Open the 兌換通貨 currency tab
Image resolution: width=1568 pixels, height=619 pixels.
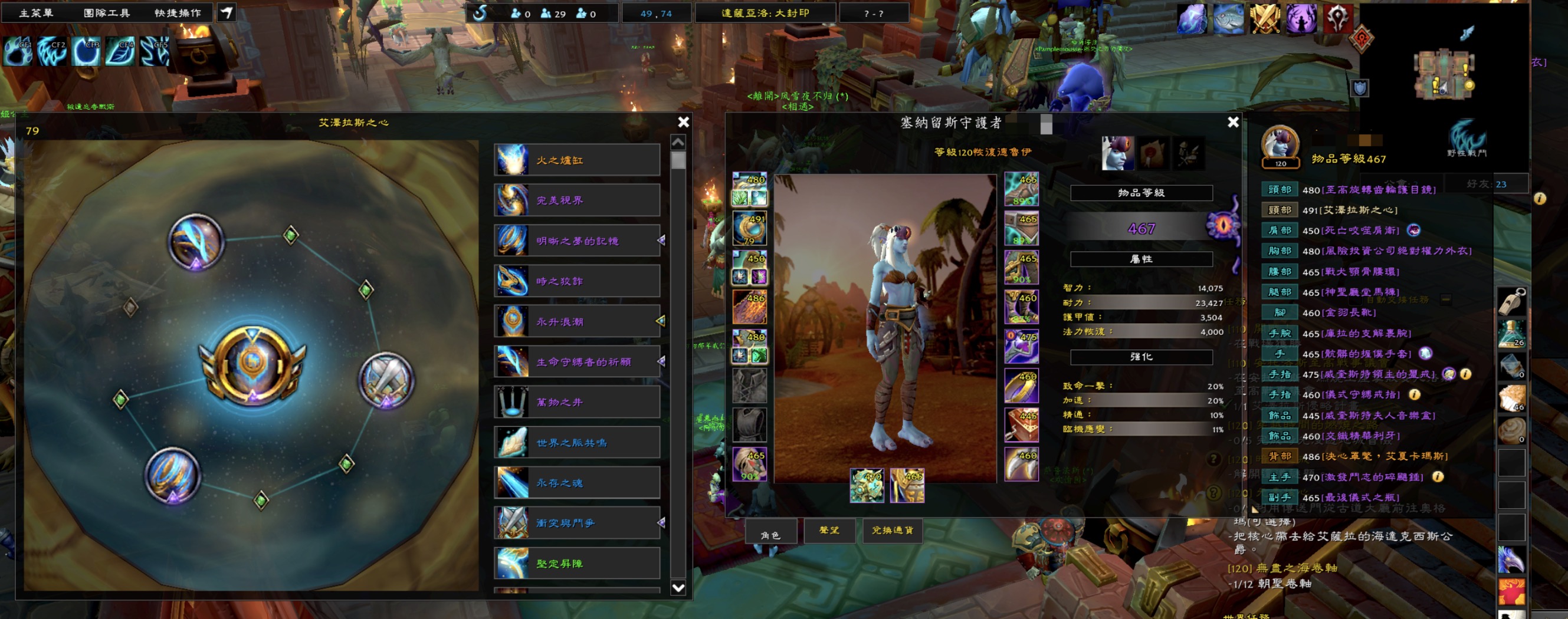click(893, 531)
